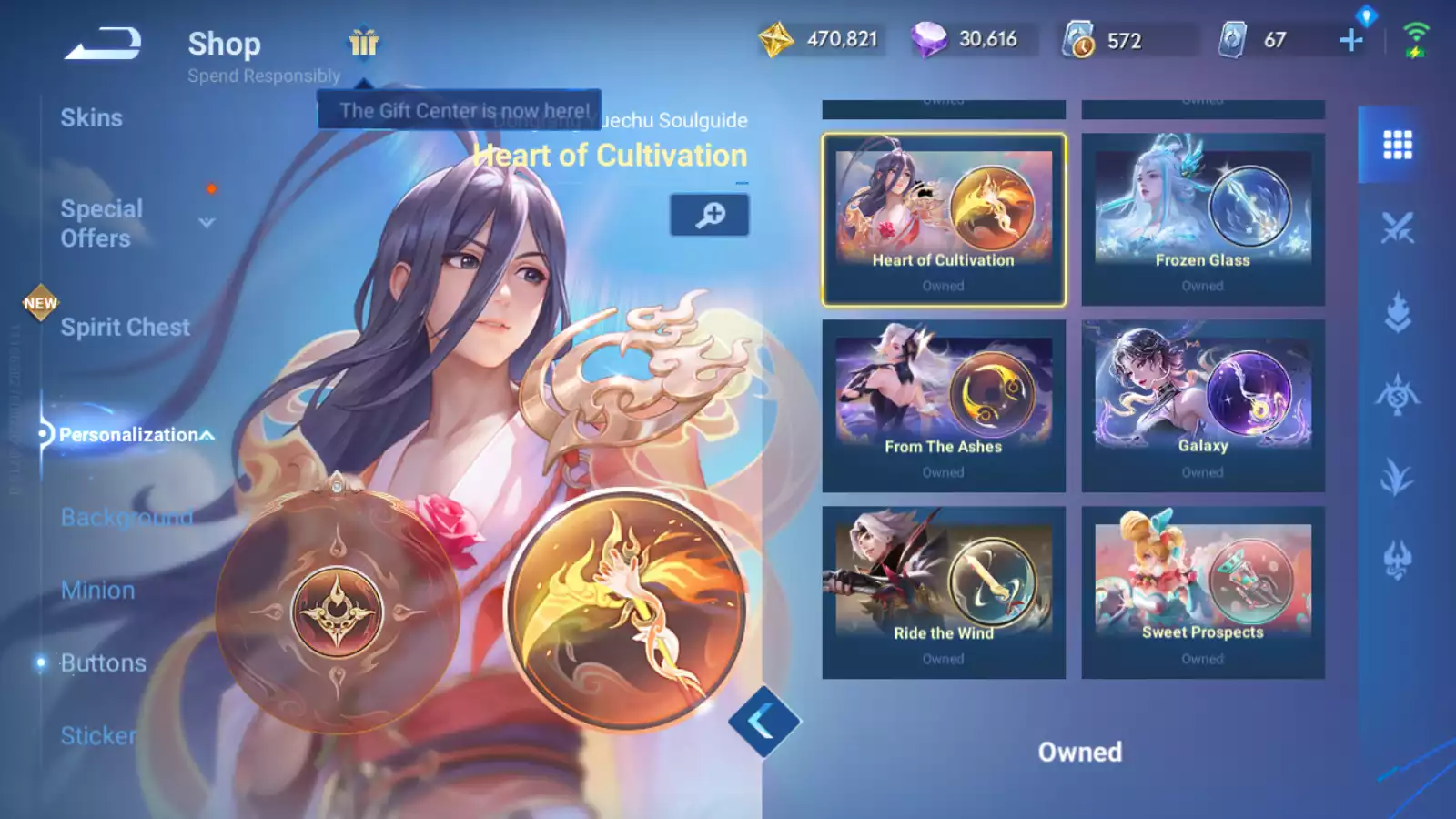Viewport: 1456px width, 819px height.
Task: Open the Sticker submenu
Action: click(x=97, y=735)
